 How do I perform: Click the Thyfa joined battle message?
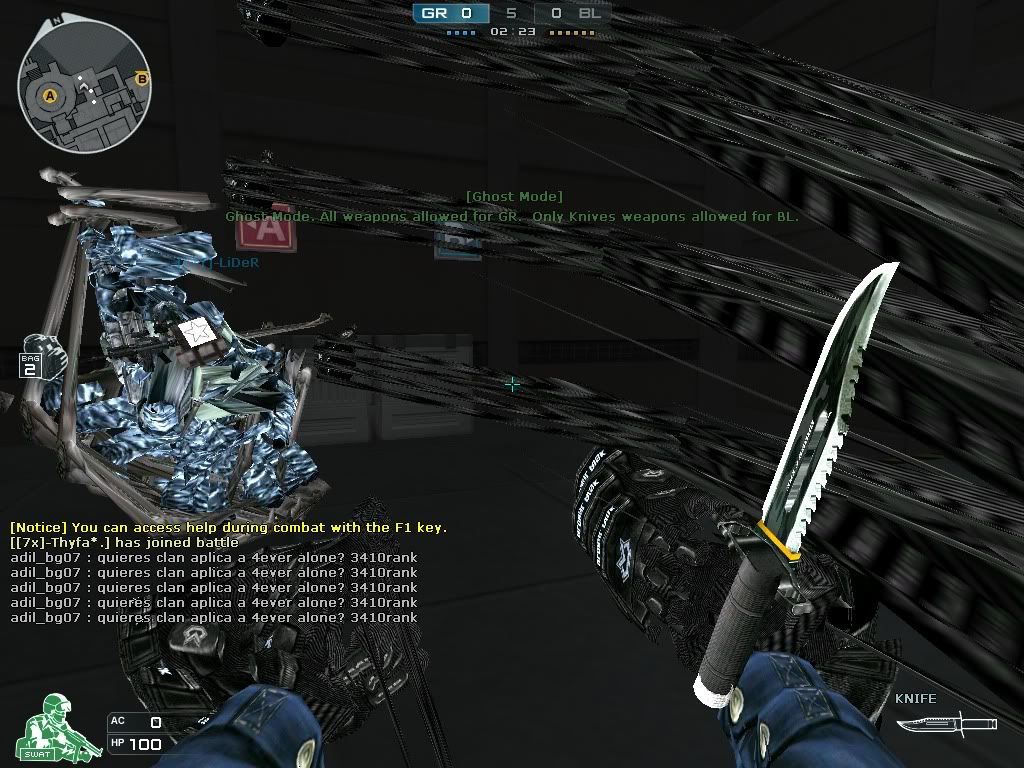click(x=124, y=542)
